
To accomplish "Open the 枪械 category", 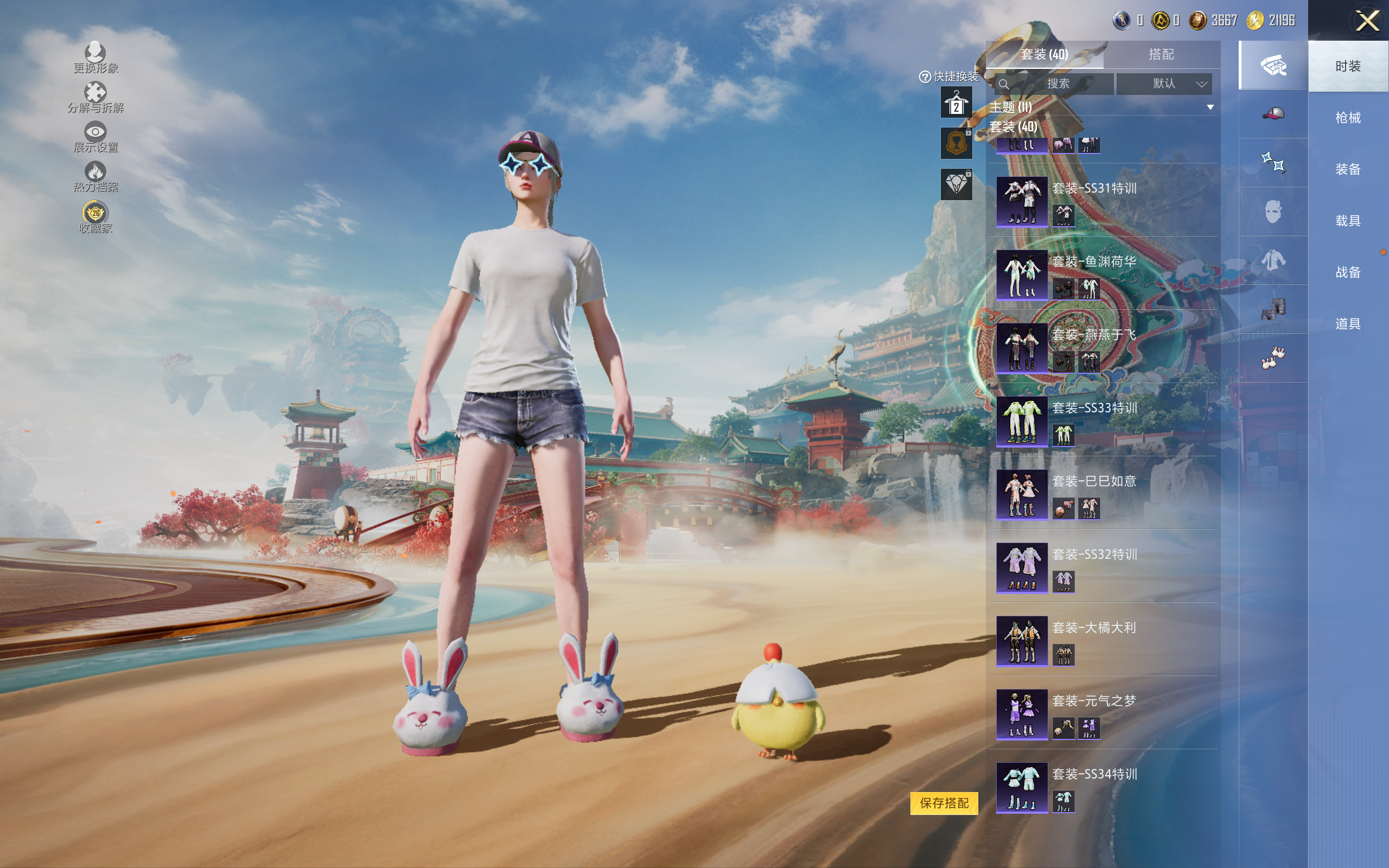I will 1347,118.
